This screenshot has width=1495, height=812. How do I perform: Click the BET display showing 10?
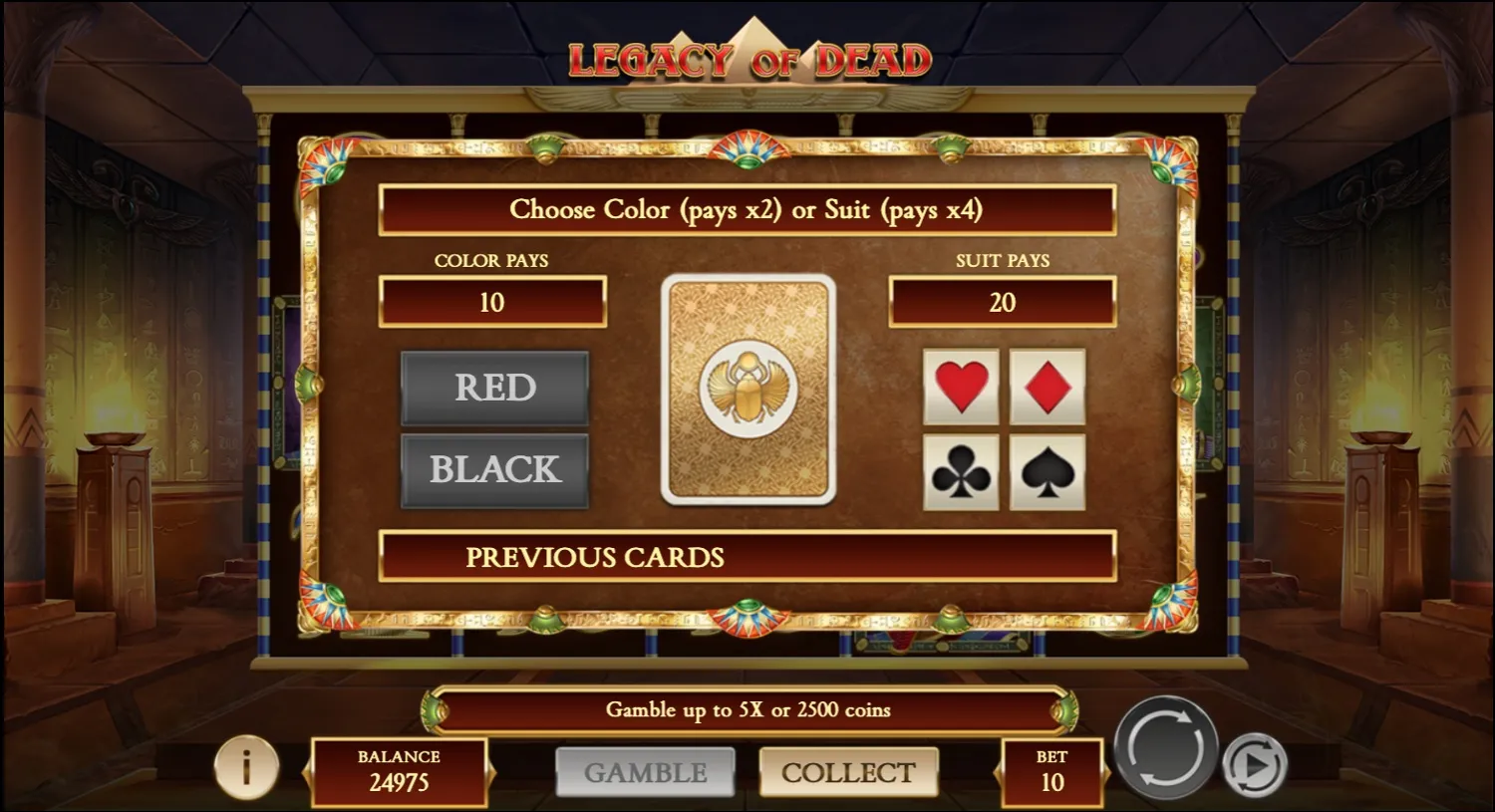click(x=1049, y=772)
